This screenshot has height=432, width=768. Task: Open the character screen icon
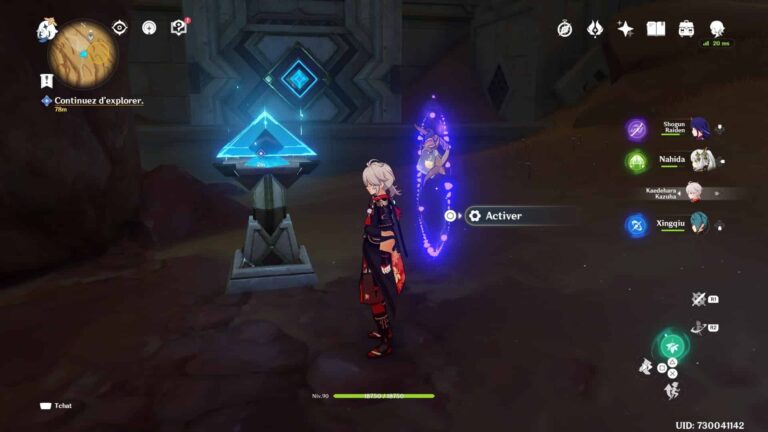(717, 29)
